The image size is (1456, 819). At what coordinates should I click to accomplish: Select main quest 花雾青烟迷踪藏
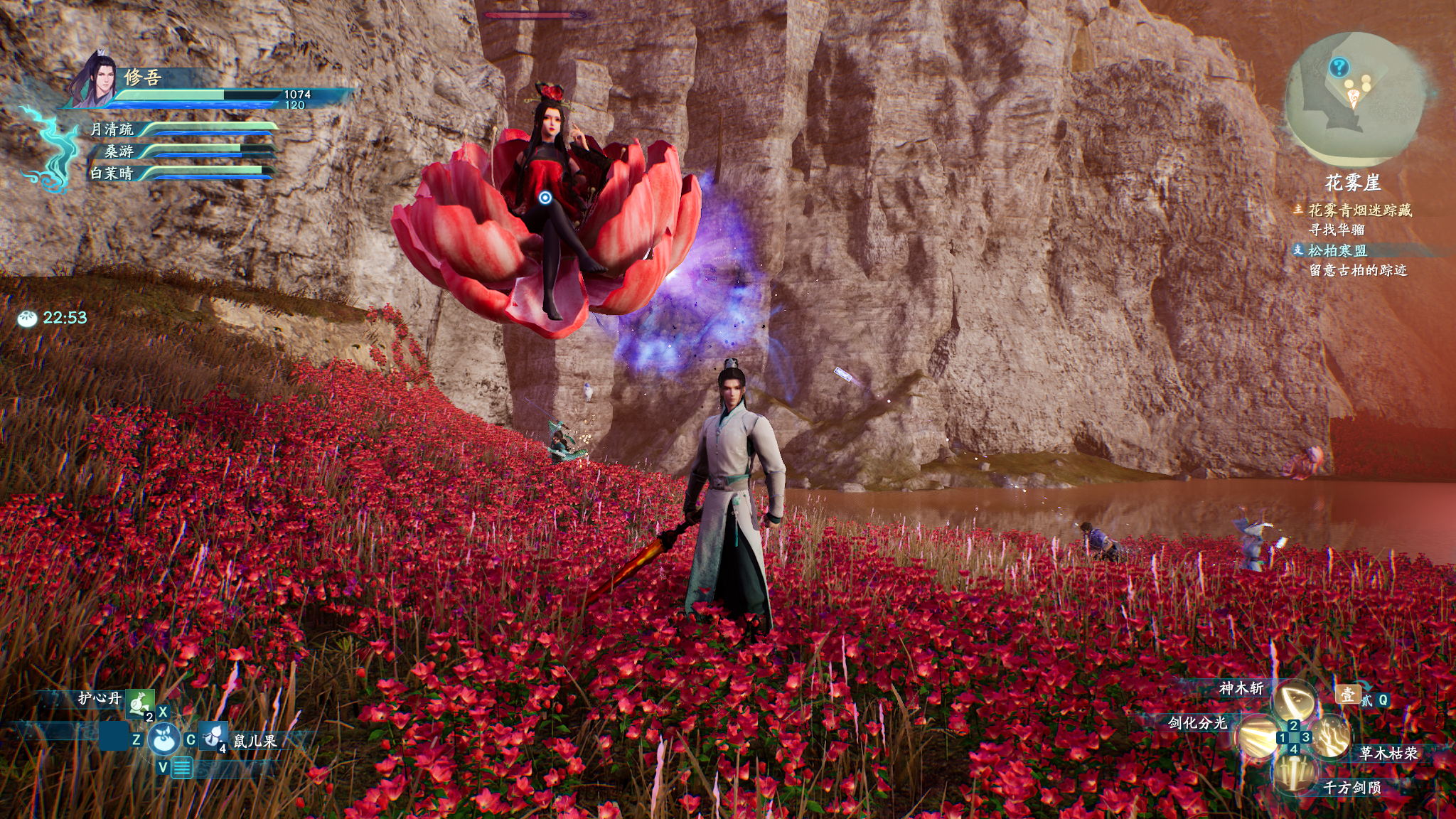coord(1359,210)
